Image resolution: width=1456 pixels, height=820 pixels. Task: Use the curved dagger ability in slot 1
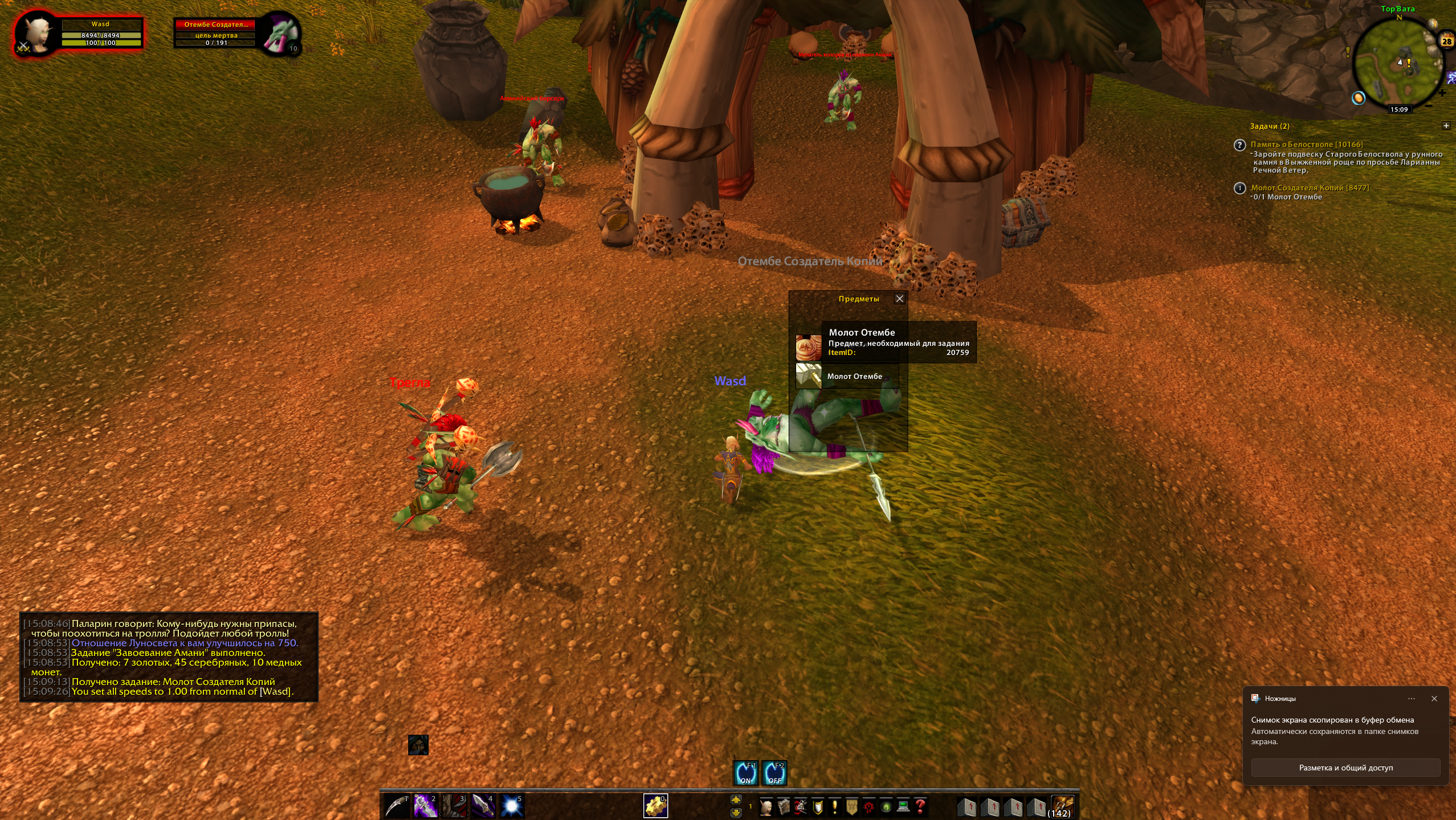point(397,806)
